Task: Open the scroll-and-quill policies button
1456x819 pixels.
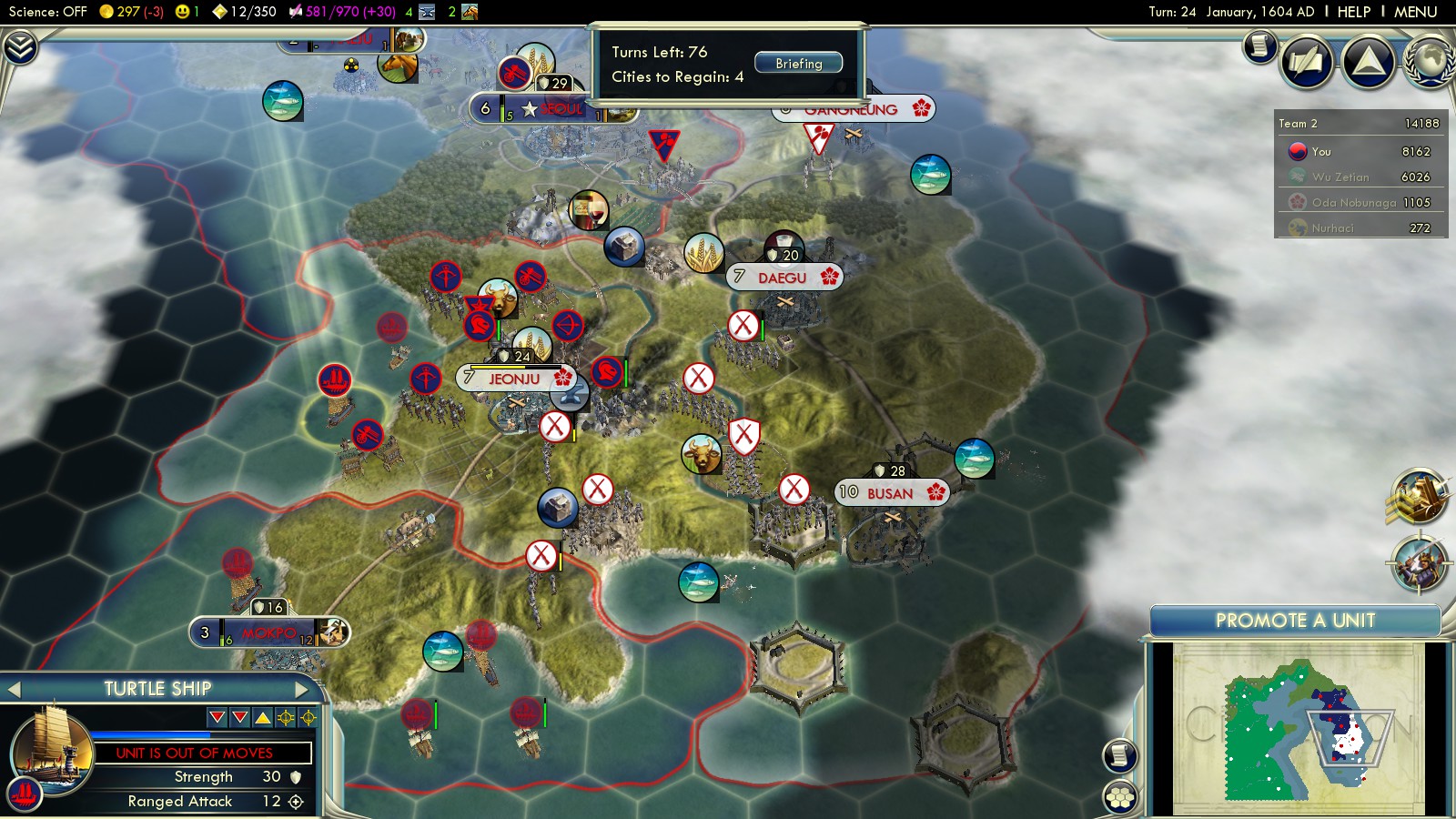Action: click(x=1306, y=61)
